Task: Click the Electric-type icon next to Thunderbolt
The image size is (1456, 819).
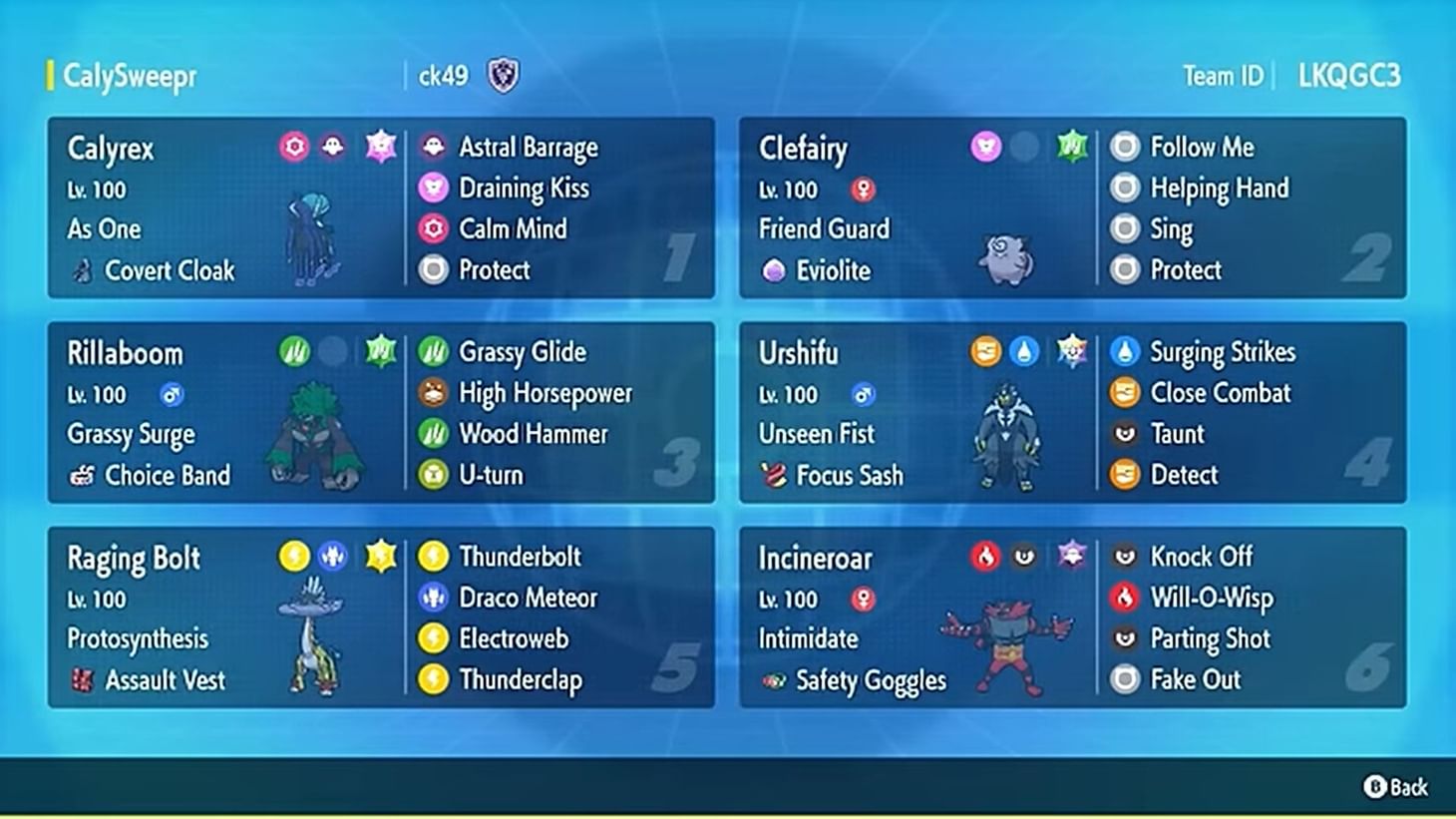Action: (x=431, y=557)
